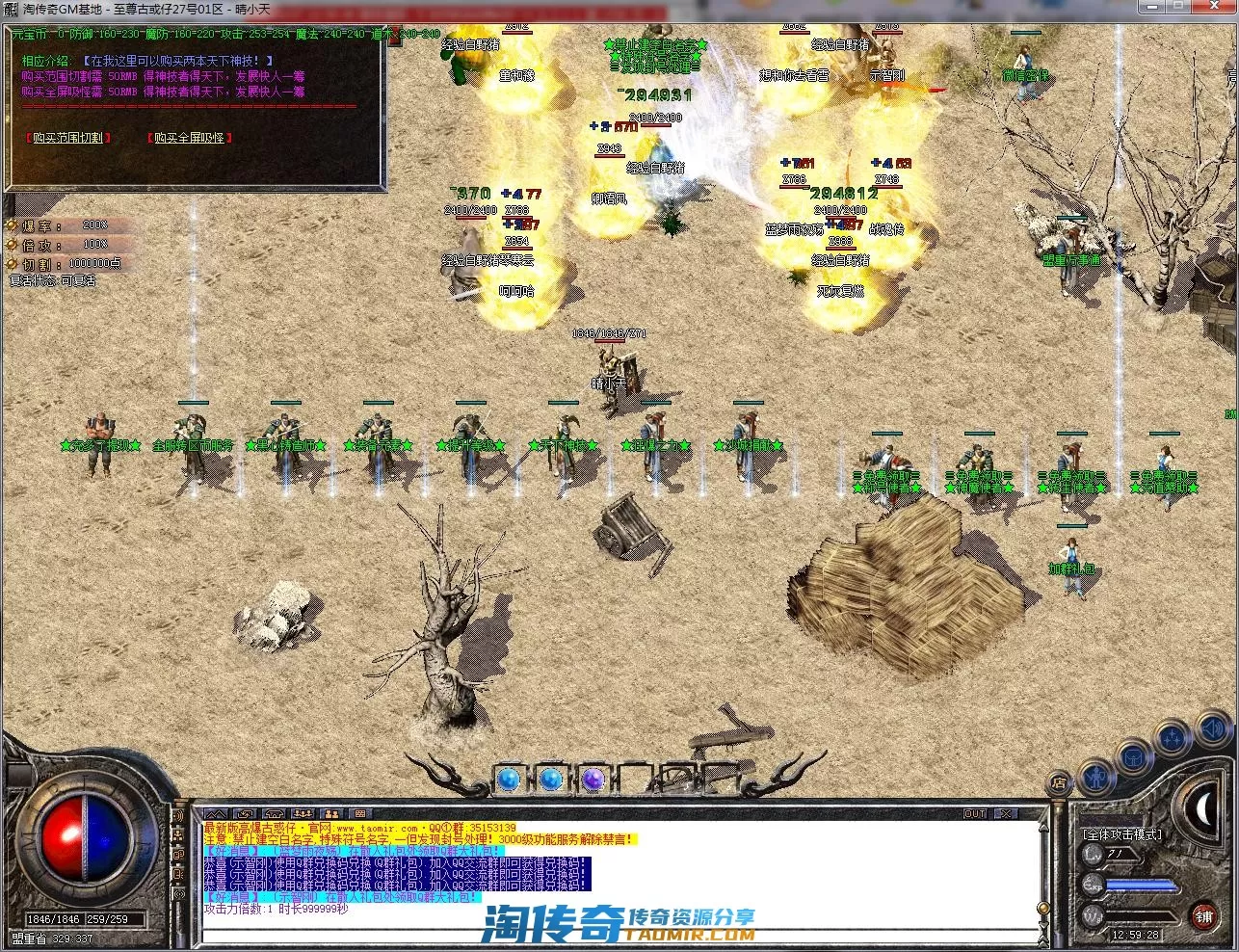Open the 店 shop button
The height and width of the screenshot is (952, 1239).
1059,782
